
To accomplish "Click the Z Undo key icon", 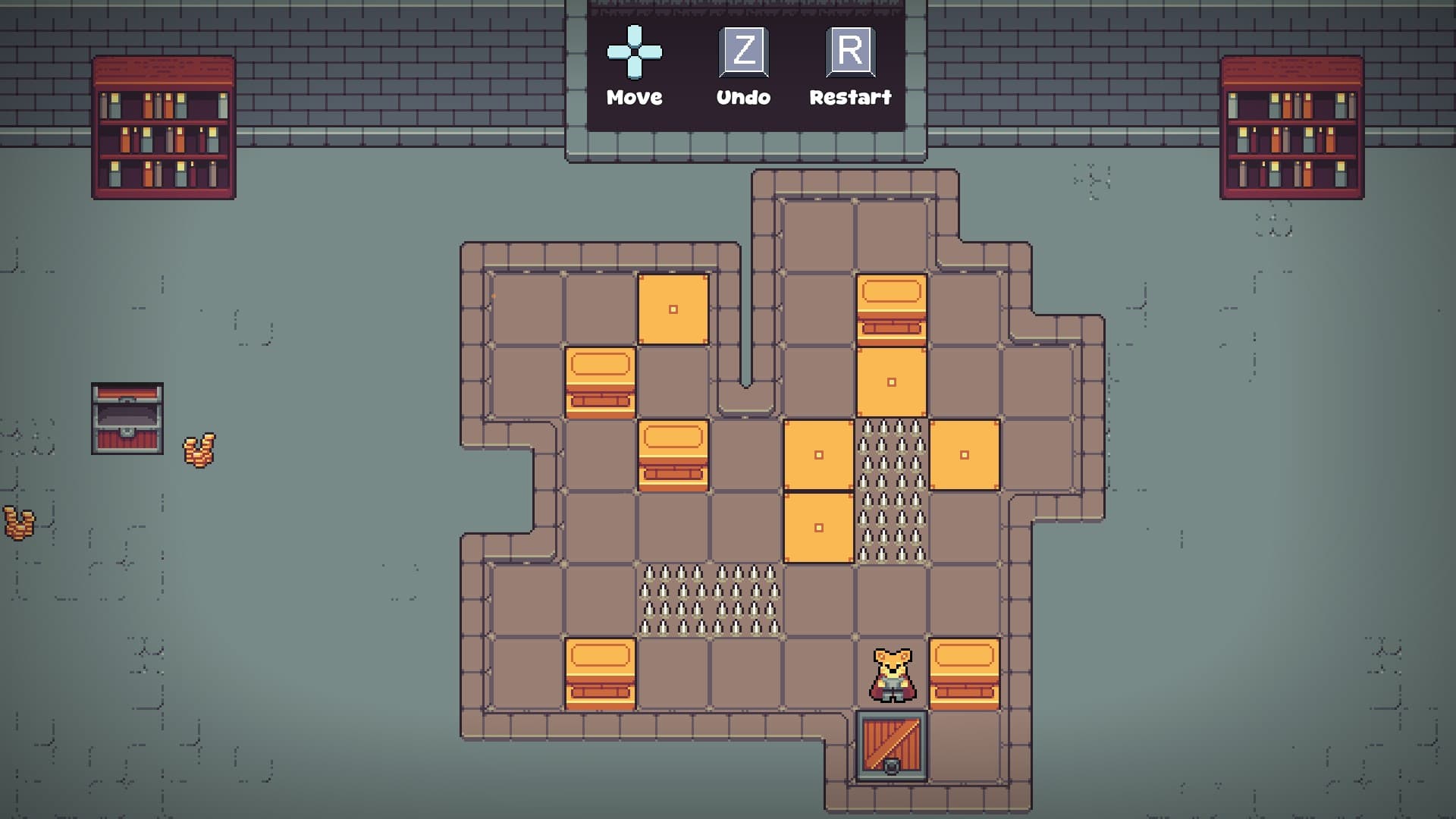I will coord(744,53).
